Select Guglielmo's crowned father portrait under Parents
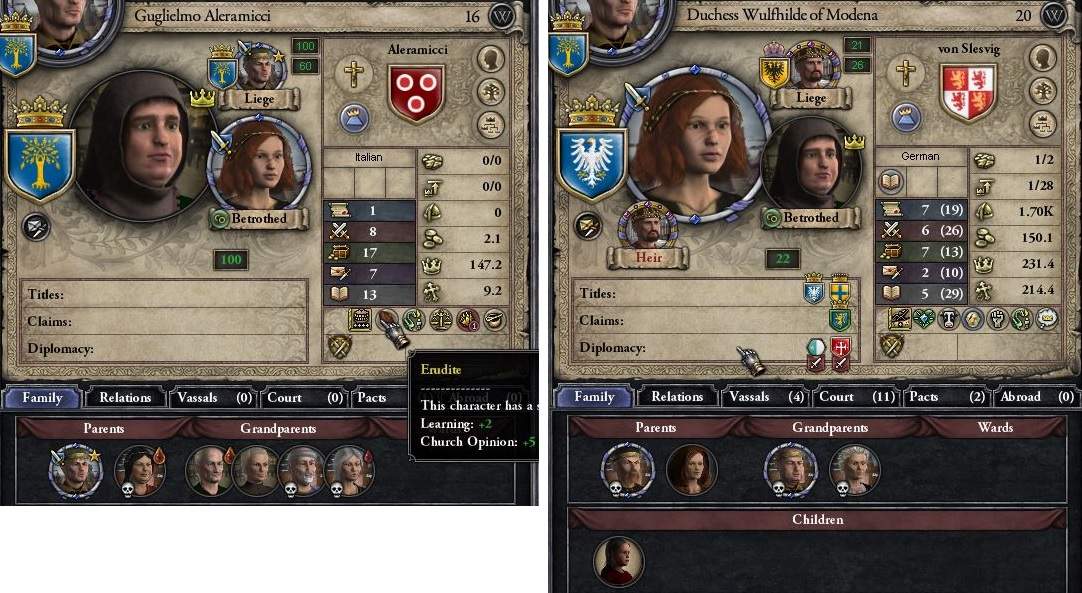 [76, 470]
